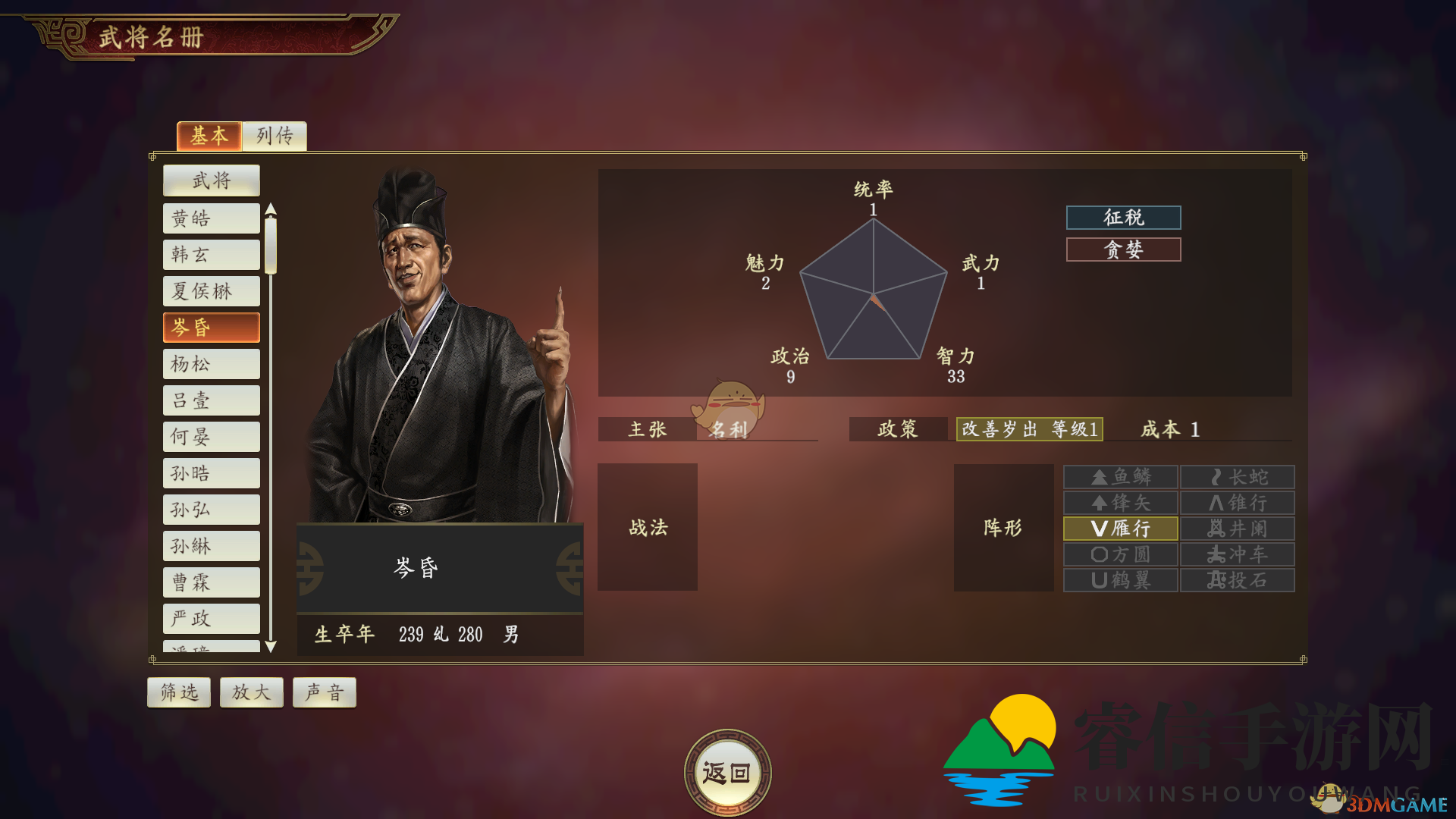Click the 声音 (Voice) button
1456x819 pixels.
click(x=324, y=692)
